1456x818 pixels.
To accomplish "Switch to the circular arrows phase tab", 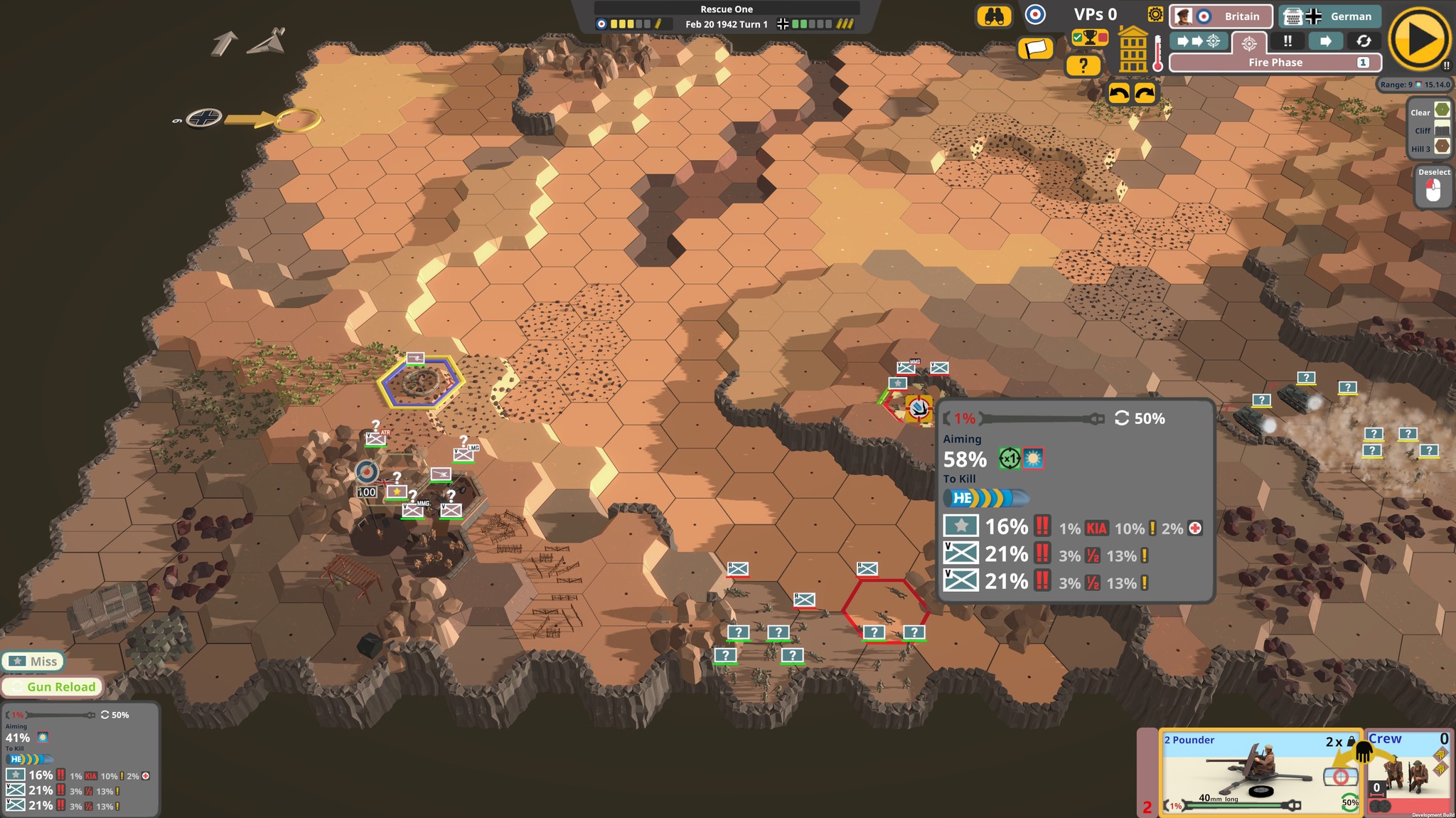I will pos(1364,41).
